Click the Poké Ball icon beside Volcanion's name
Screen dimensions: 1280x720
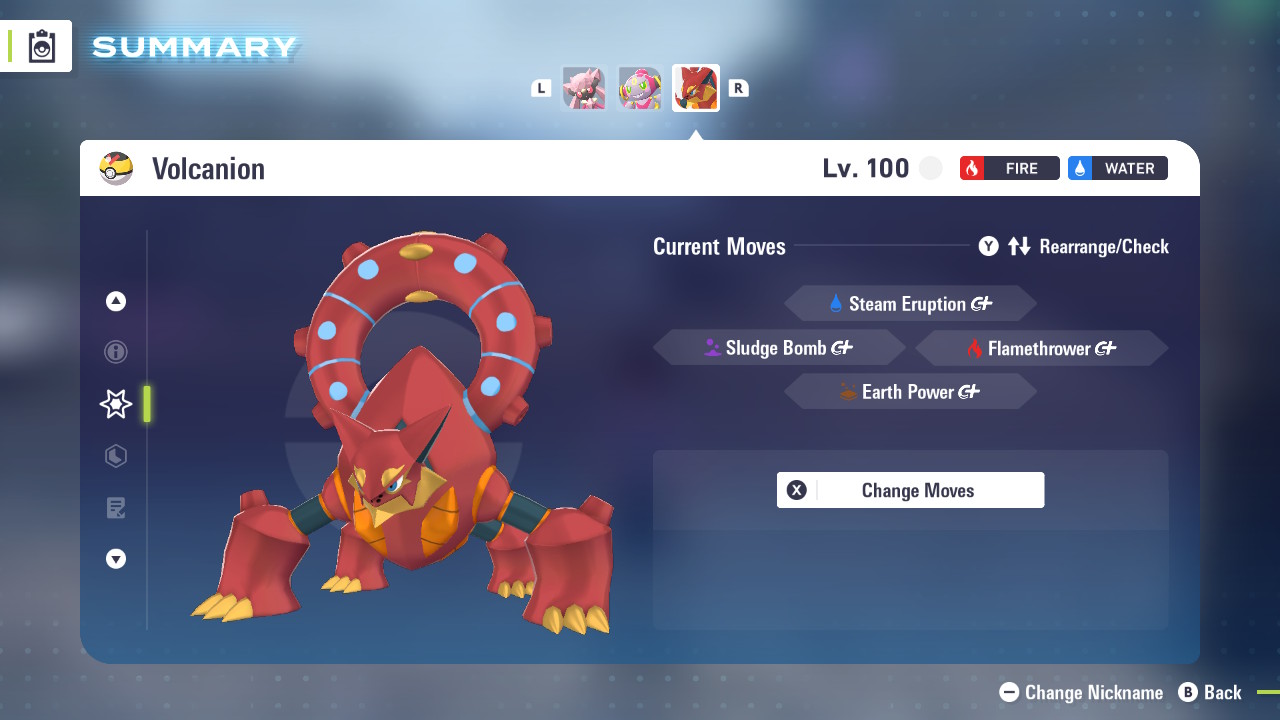point(117,168)
